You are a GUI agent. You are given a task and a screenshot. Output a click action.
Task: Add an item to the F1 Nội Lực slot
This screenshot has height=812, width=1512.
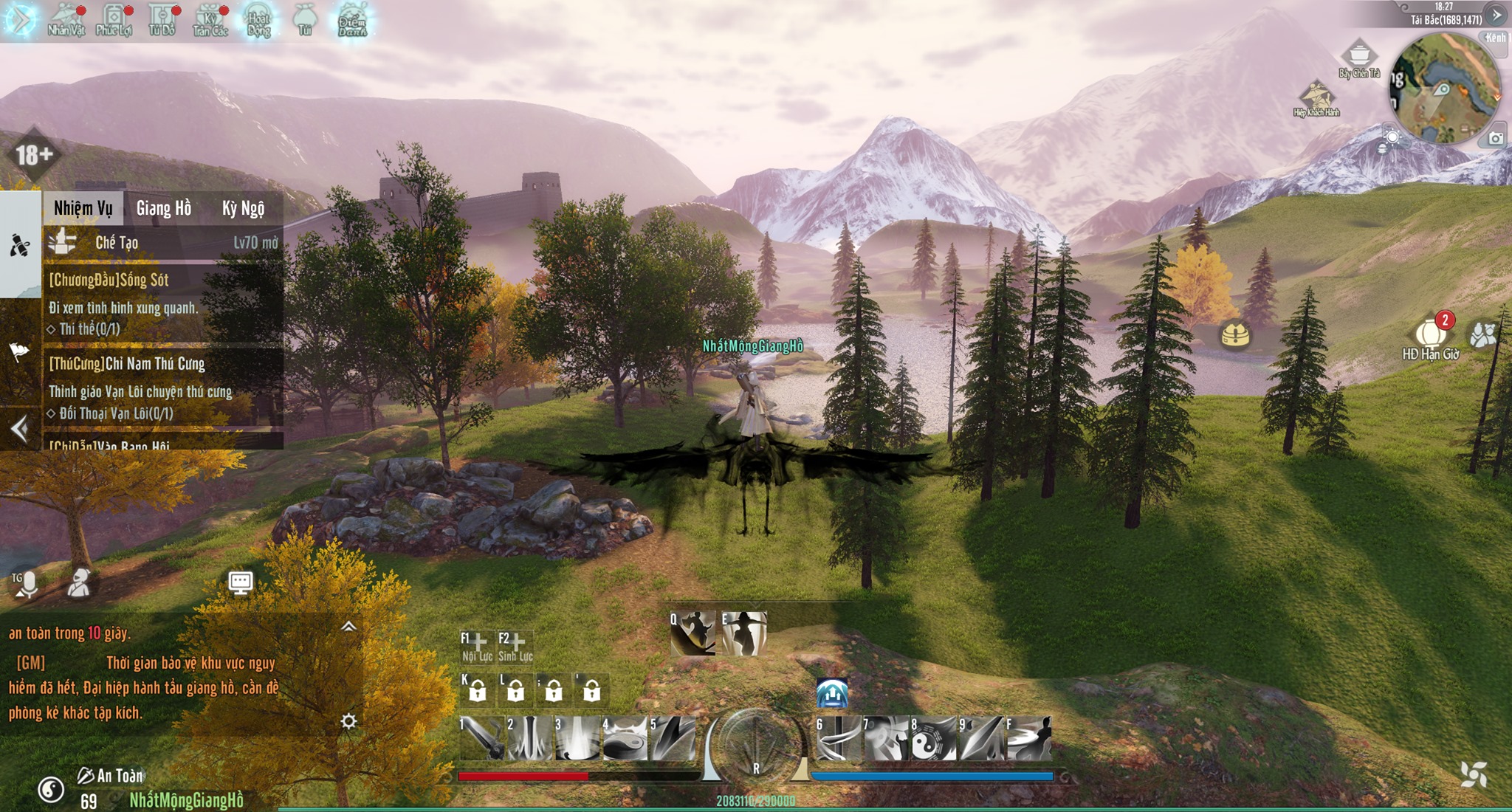tap(477, 645)
